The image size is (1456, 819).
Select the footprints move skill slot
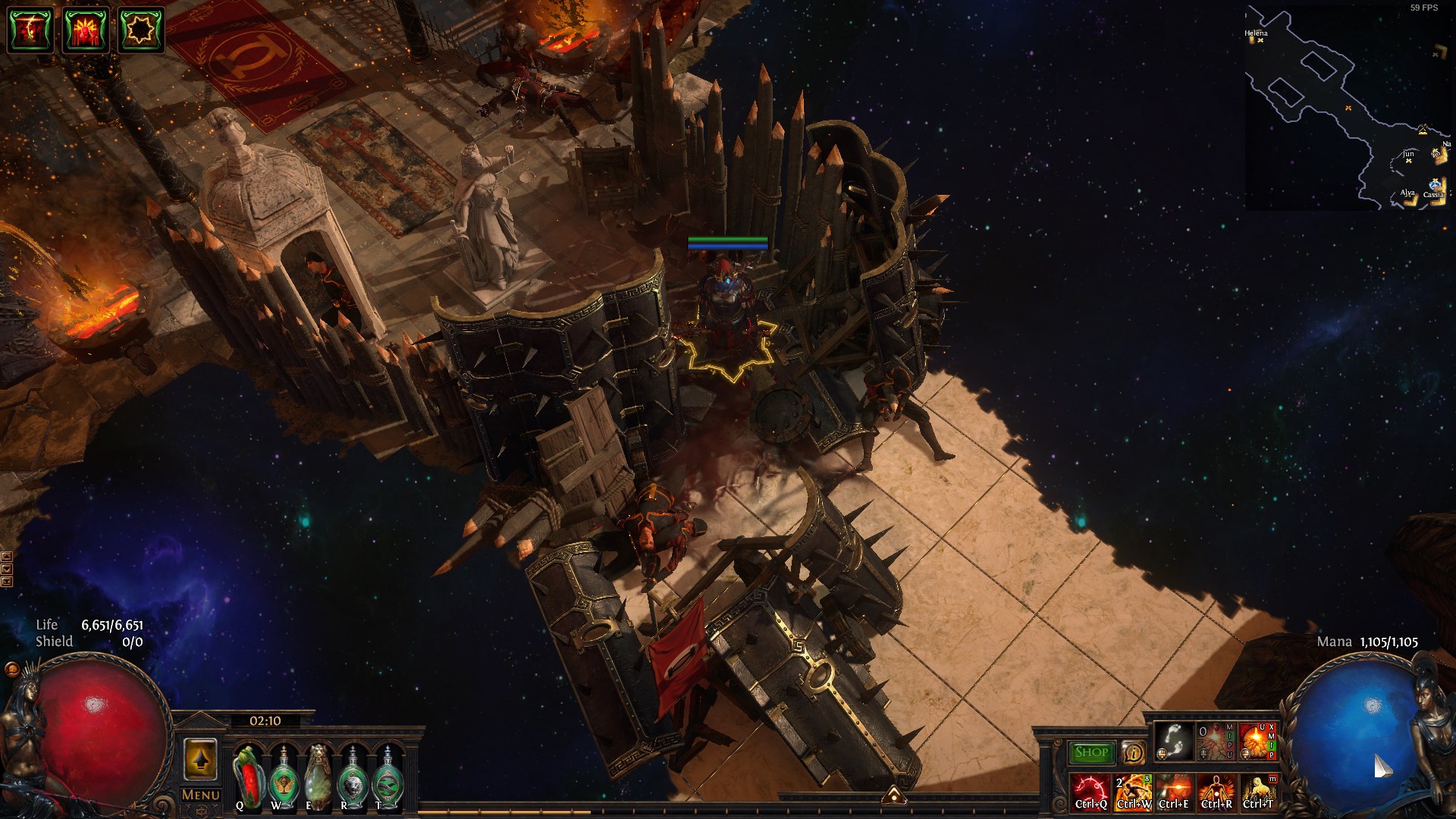[x=1172, y=742]
